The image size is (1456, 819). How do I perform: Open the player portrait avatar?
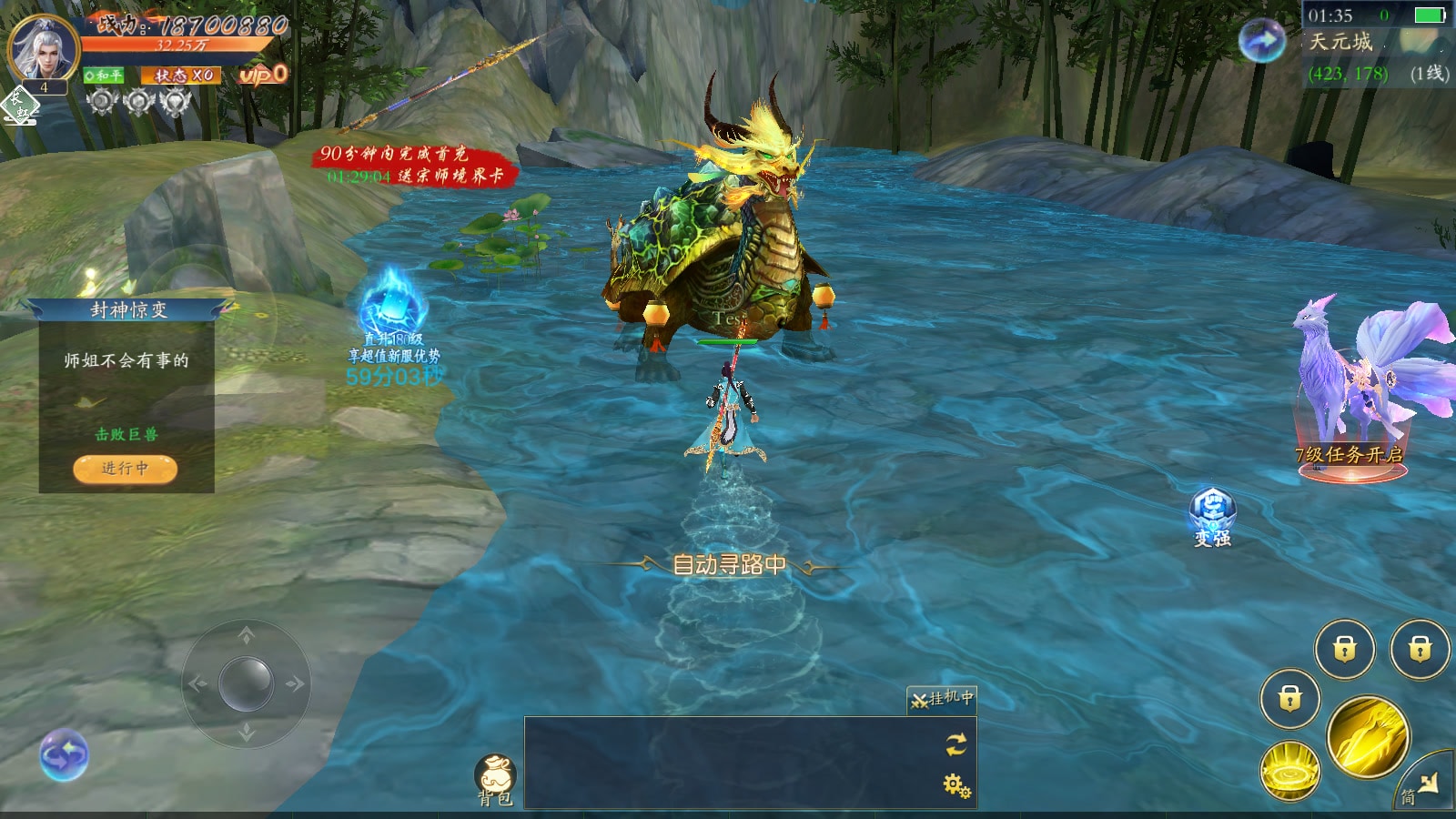42,47
